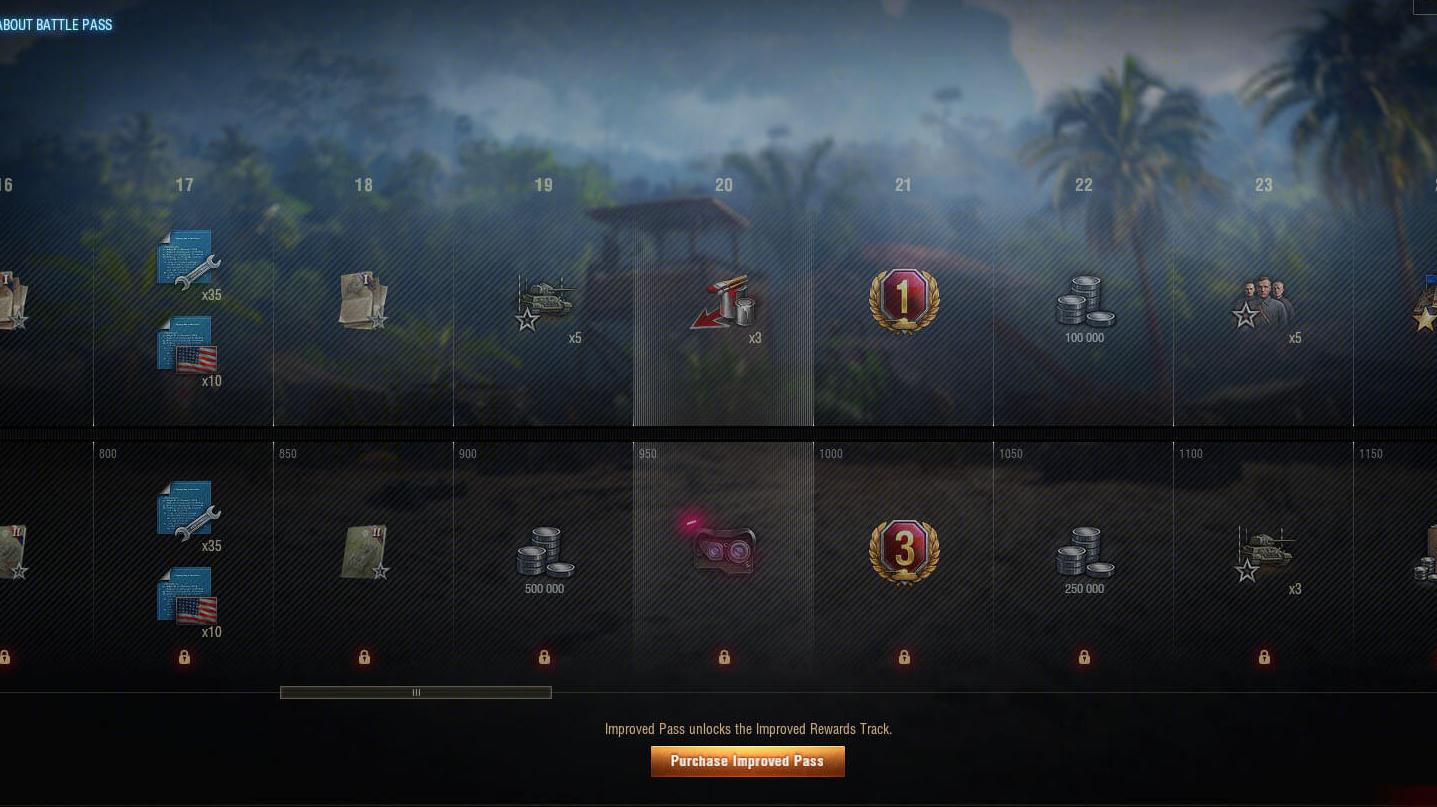Click the x5 crew members reward at stage 23

[1263, 300]
